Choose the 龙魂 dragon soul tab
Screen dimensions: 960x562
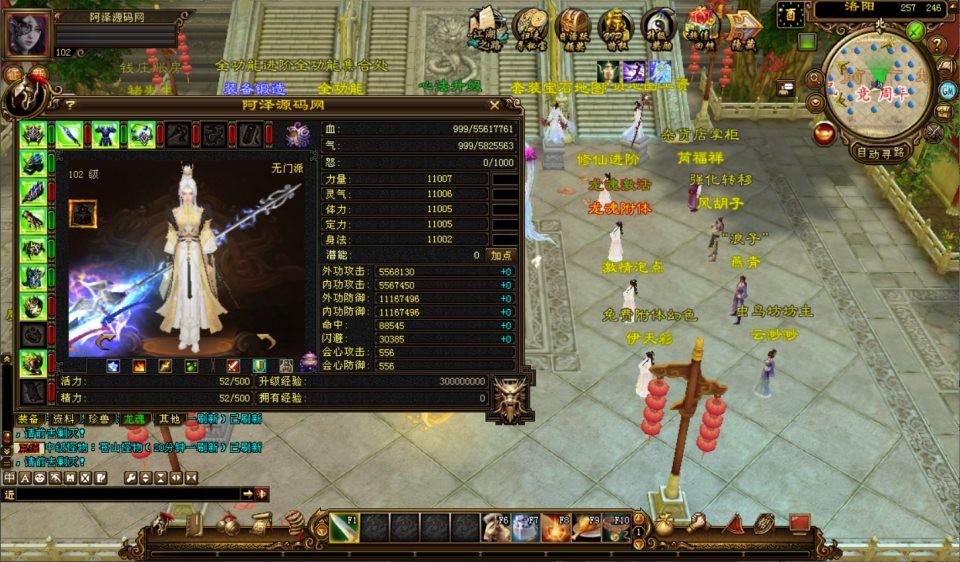[x=132, y=419]
